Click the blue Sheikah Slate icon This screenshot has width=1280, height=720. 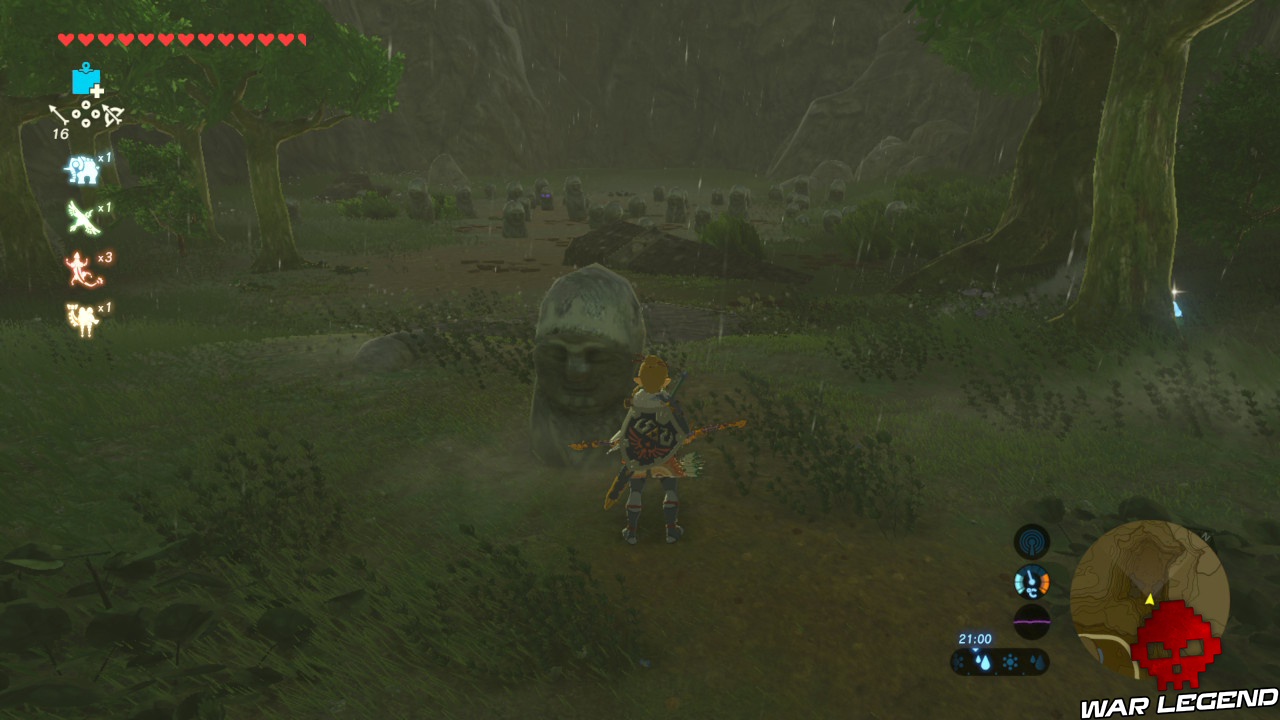(84, 79)
